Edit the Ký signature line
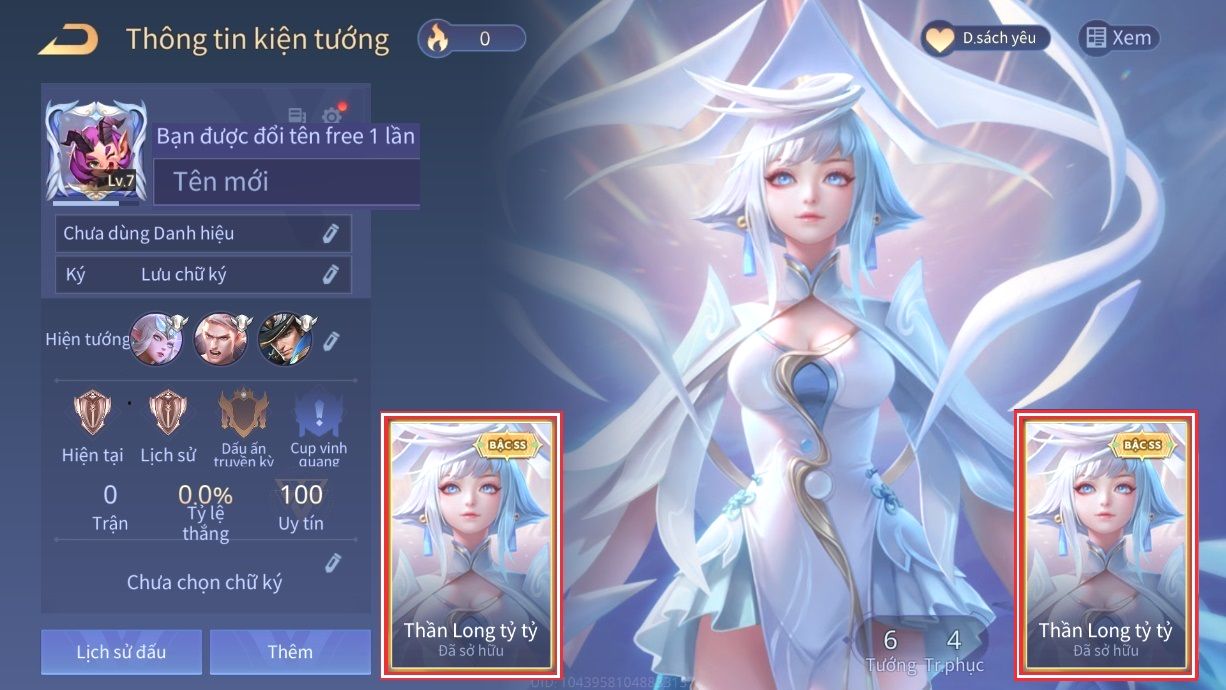Screen dimensions: 1226x690 (x=331, y=275)
